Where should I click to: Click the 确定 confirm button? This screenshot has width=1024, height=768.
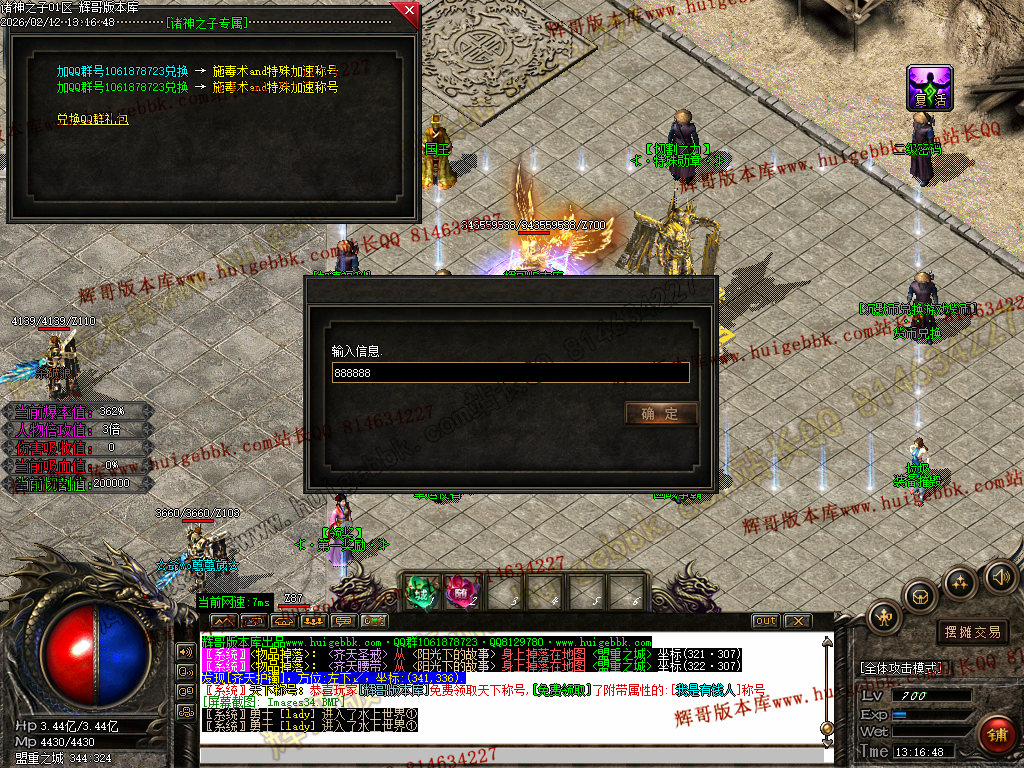click(660, 413)
